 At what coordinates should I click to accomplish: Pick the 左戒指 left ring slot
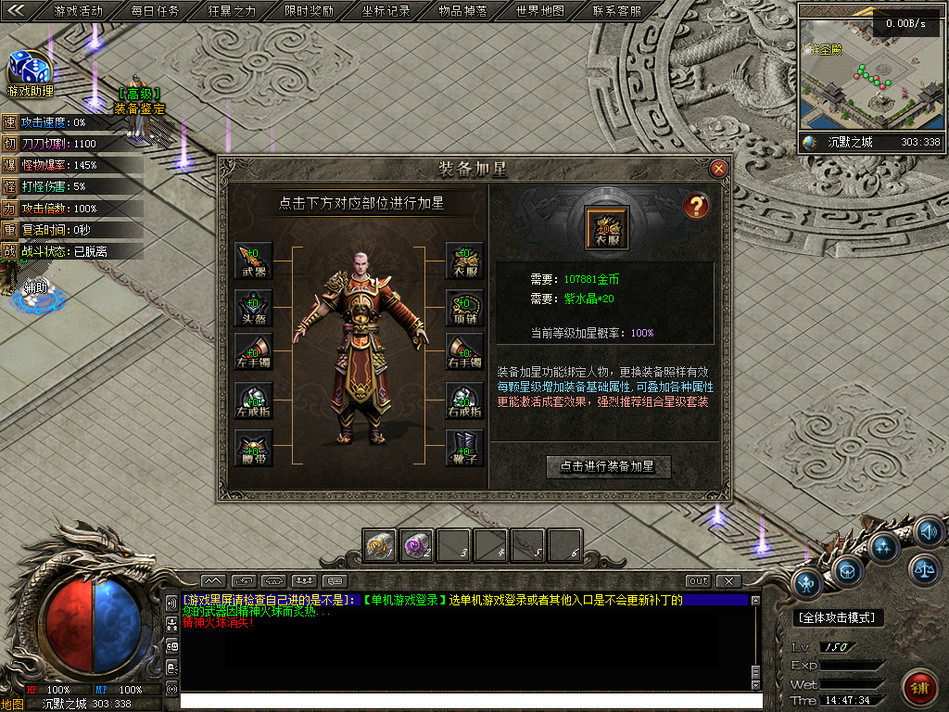point(253,400)
